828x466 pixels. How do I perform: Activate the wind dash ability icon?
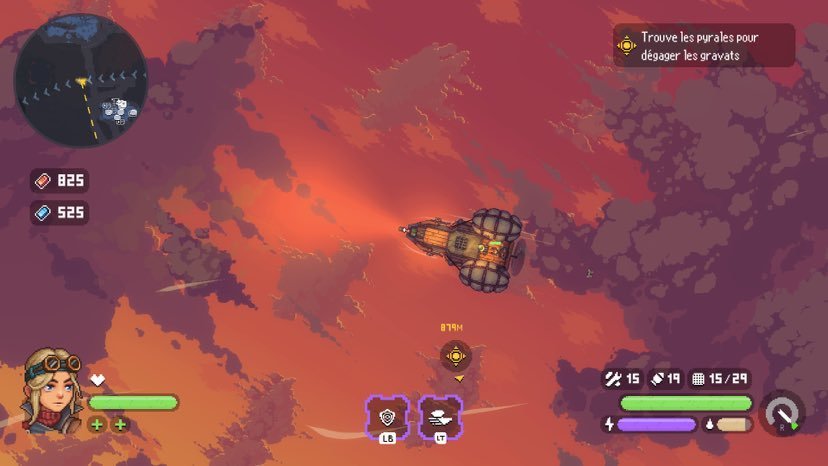click(x=439, y=417)
